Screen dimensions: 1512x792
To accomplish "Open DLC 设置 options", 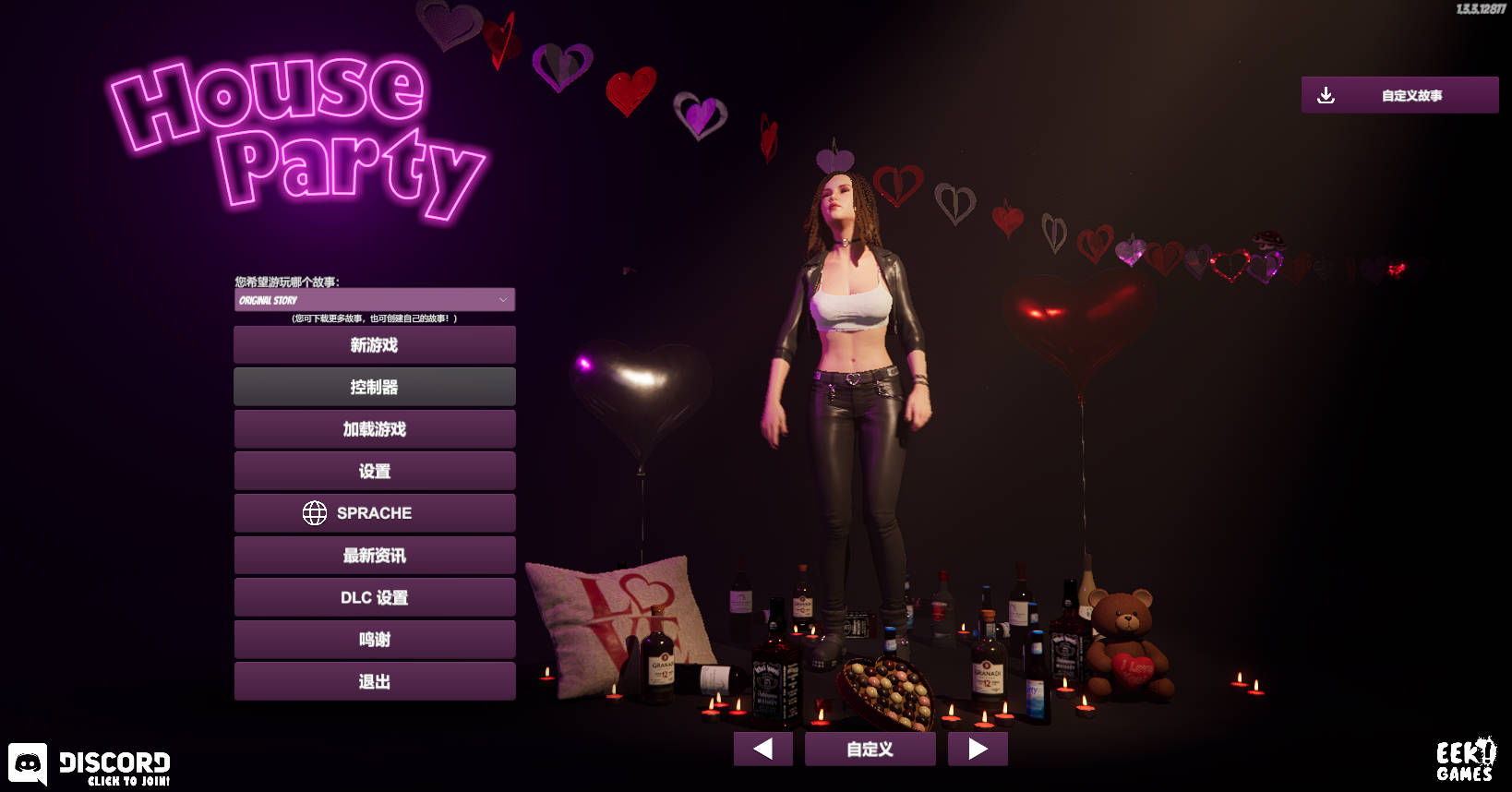I will click(x=375, y=597).
